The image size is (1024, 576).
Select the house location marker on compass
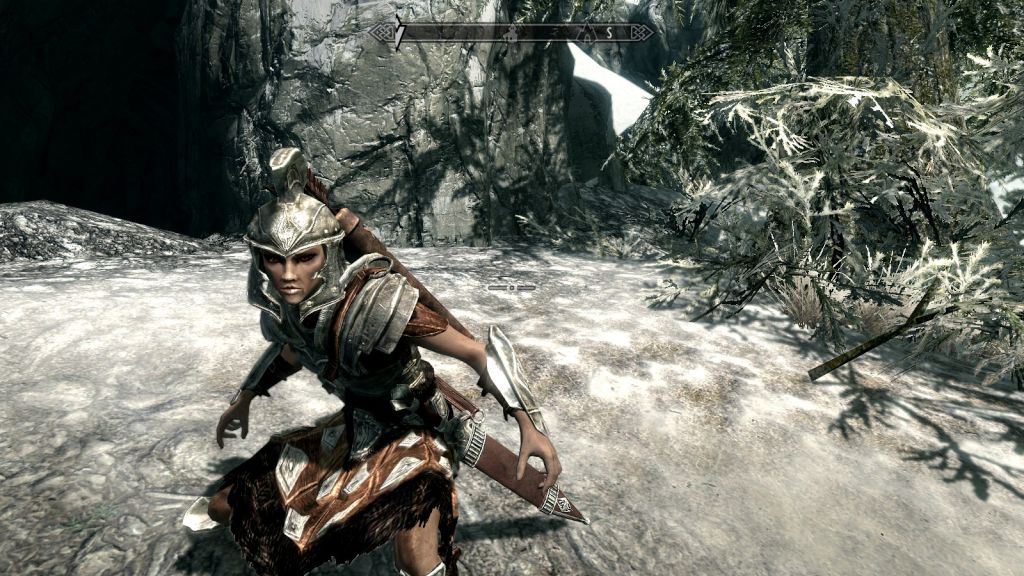[x=511, y=33]
